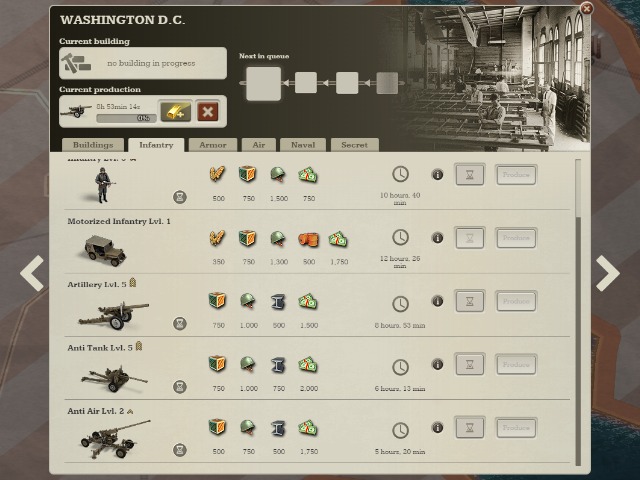The image size is (640, 480).
Task: Produce Motorized Infantry Lvl. 1
Action: pos(516,238)
